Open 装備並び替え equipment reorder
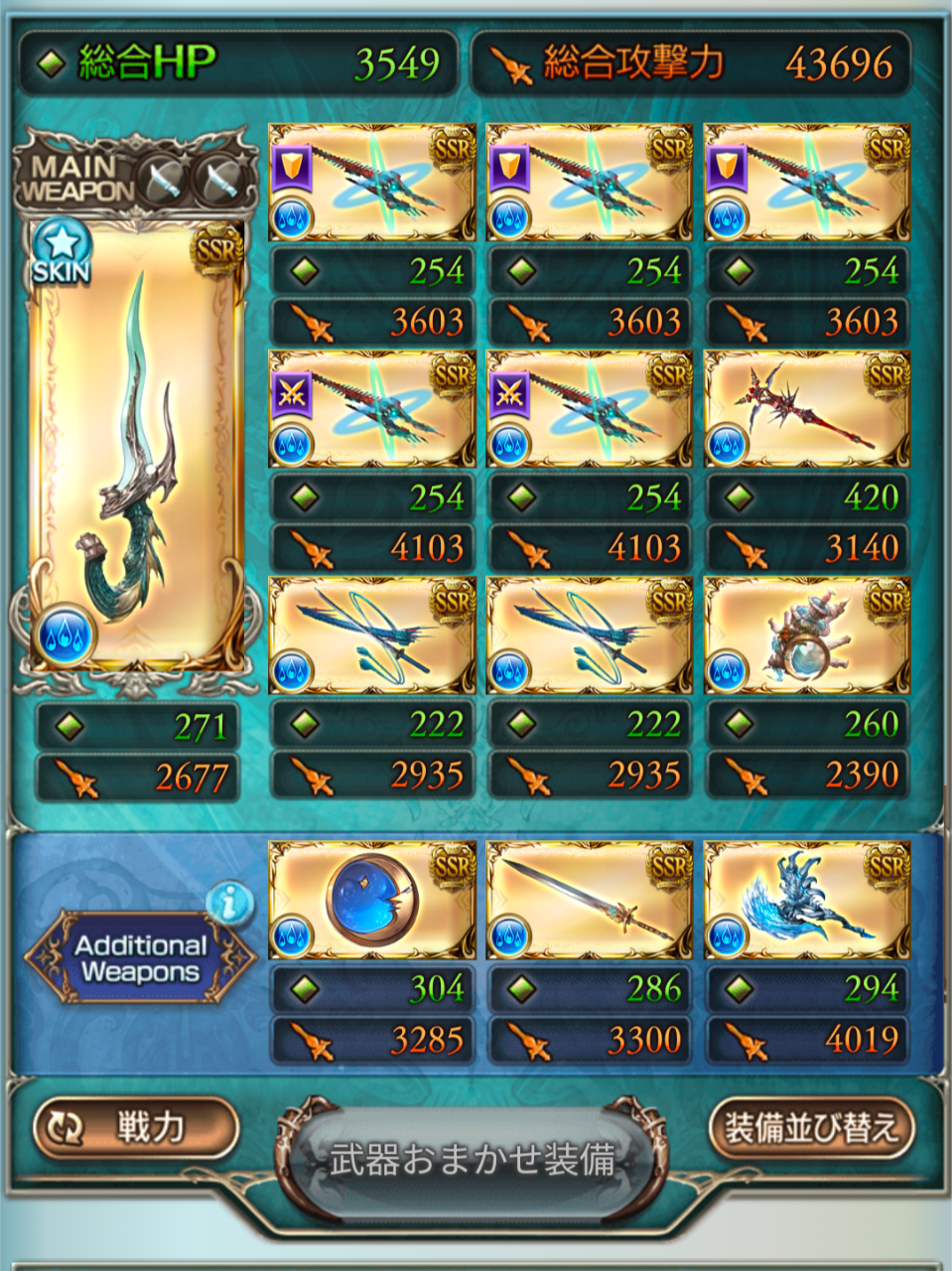The image size is (952, 1271). tap(811, 1127)
